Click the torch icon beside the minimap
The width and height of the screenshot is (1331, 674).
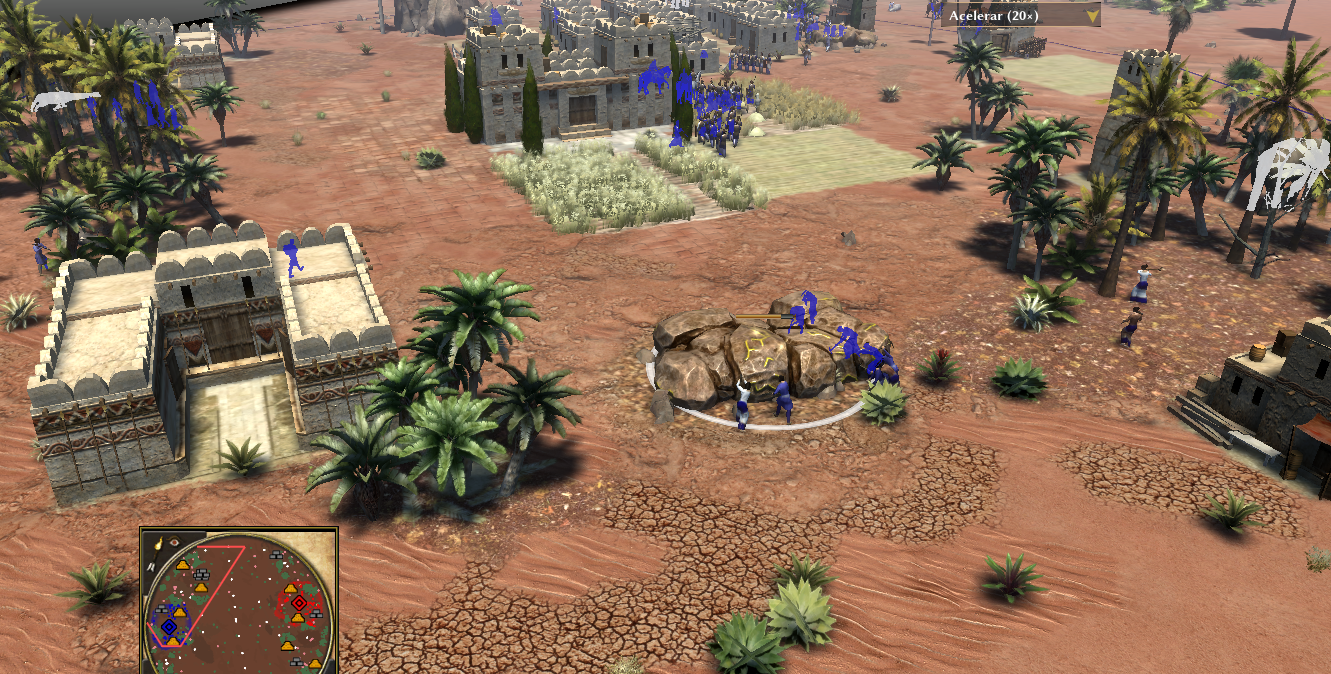pyautogui.click(x=158, y=545)
